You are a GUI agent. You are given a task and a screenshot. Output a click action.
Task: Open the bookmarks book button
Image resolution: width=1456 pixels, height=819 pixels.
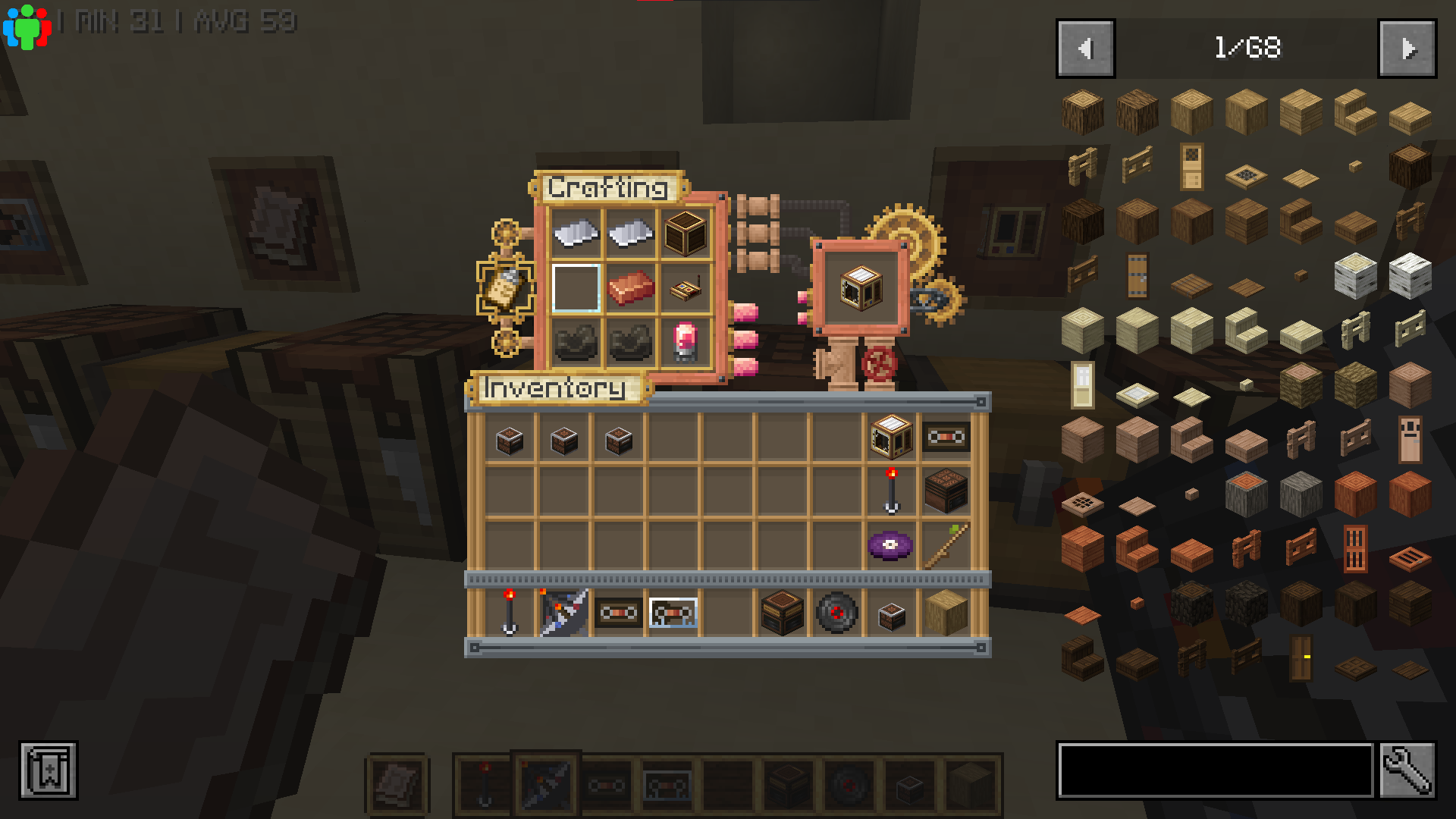[x=49, y=770]
